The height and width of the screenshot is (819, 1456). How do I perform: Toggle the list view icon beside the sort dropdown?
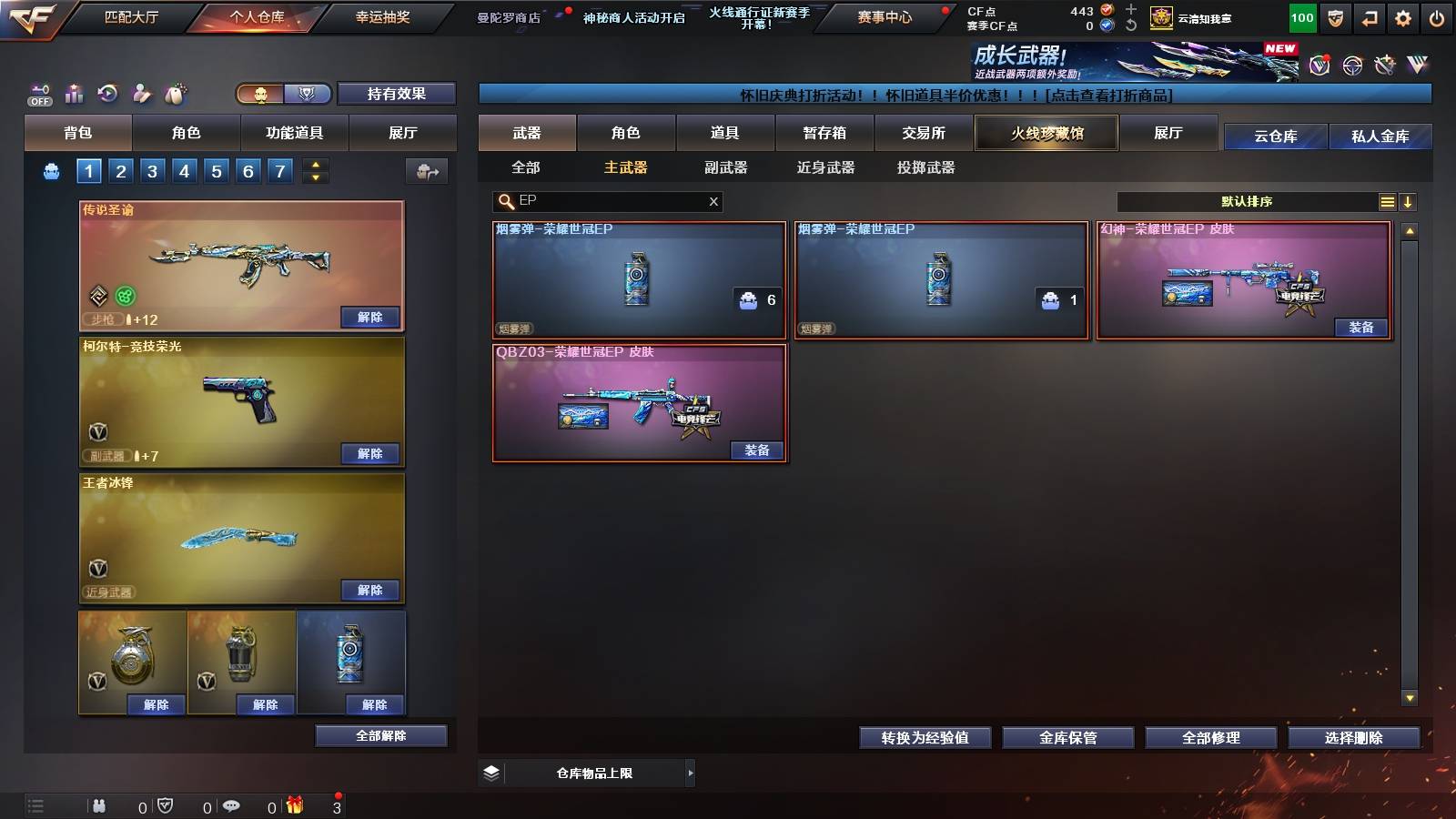pos(1387,202)
